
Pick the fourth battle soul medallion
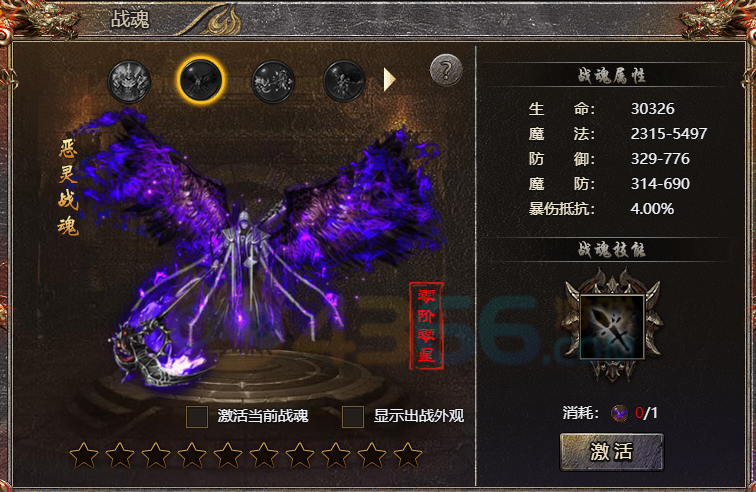click(344, 81)
